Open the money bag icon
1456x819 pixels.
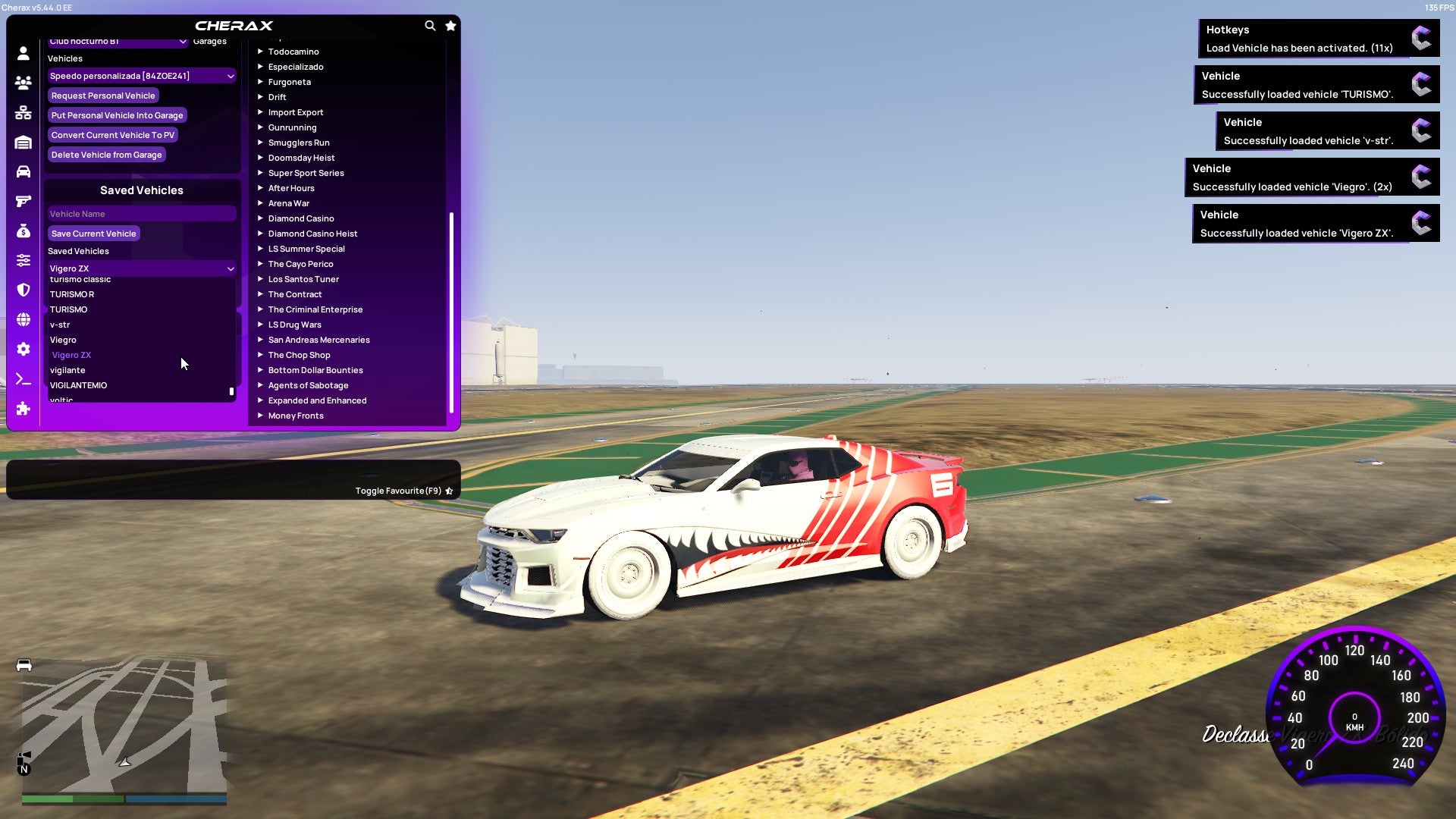[23, 231]
